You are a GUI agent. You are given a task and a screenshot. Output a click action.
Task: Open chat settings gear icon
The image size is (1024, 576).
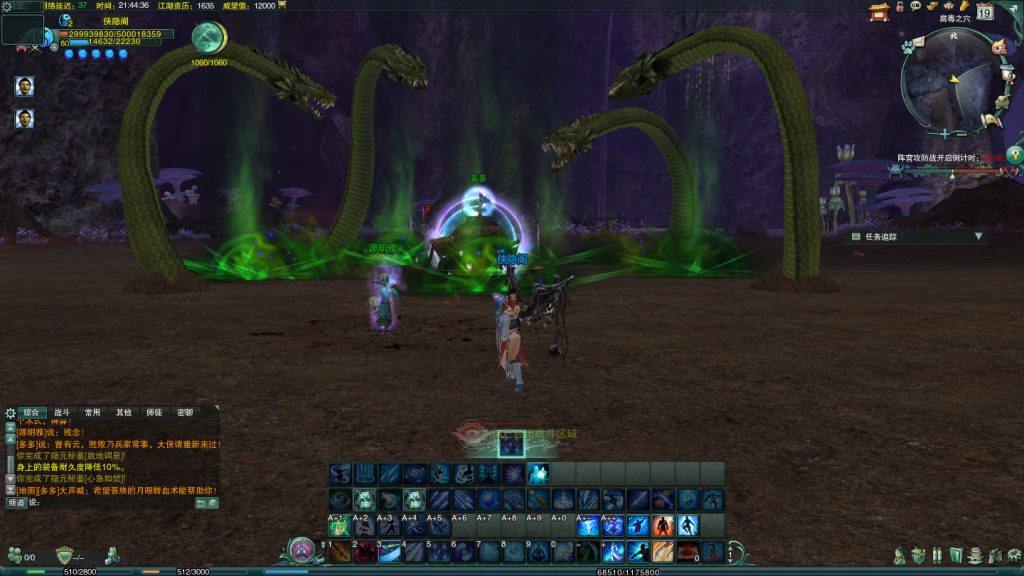[x=10, y=412]
